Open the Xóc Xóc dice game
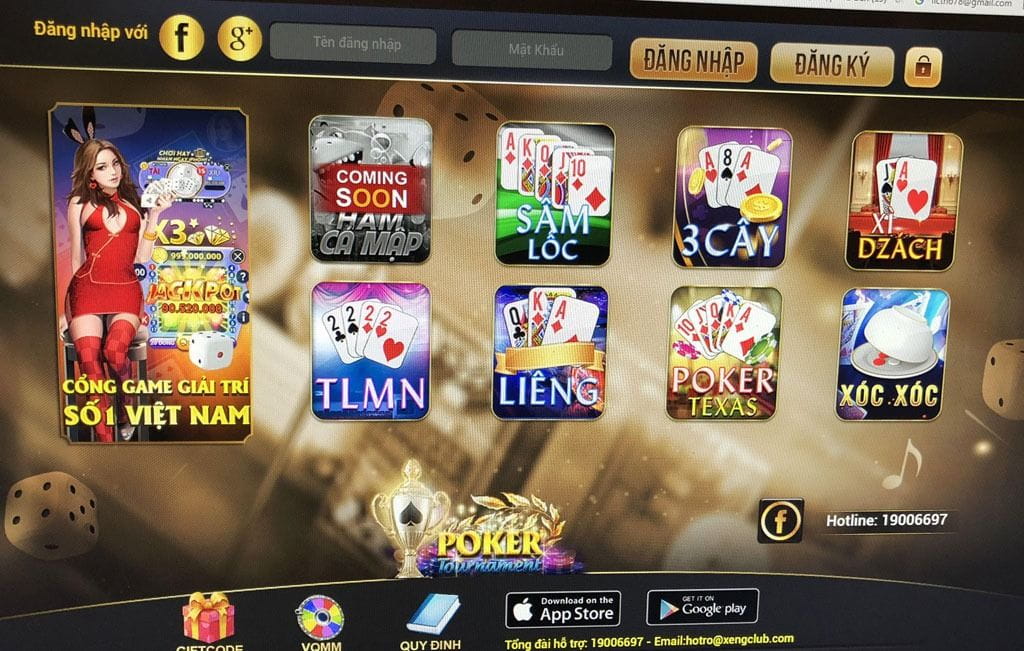This screenshot has height=651, width=1024. [893, 354]
